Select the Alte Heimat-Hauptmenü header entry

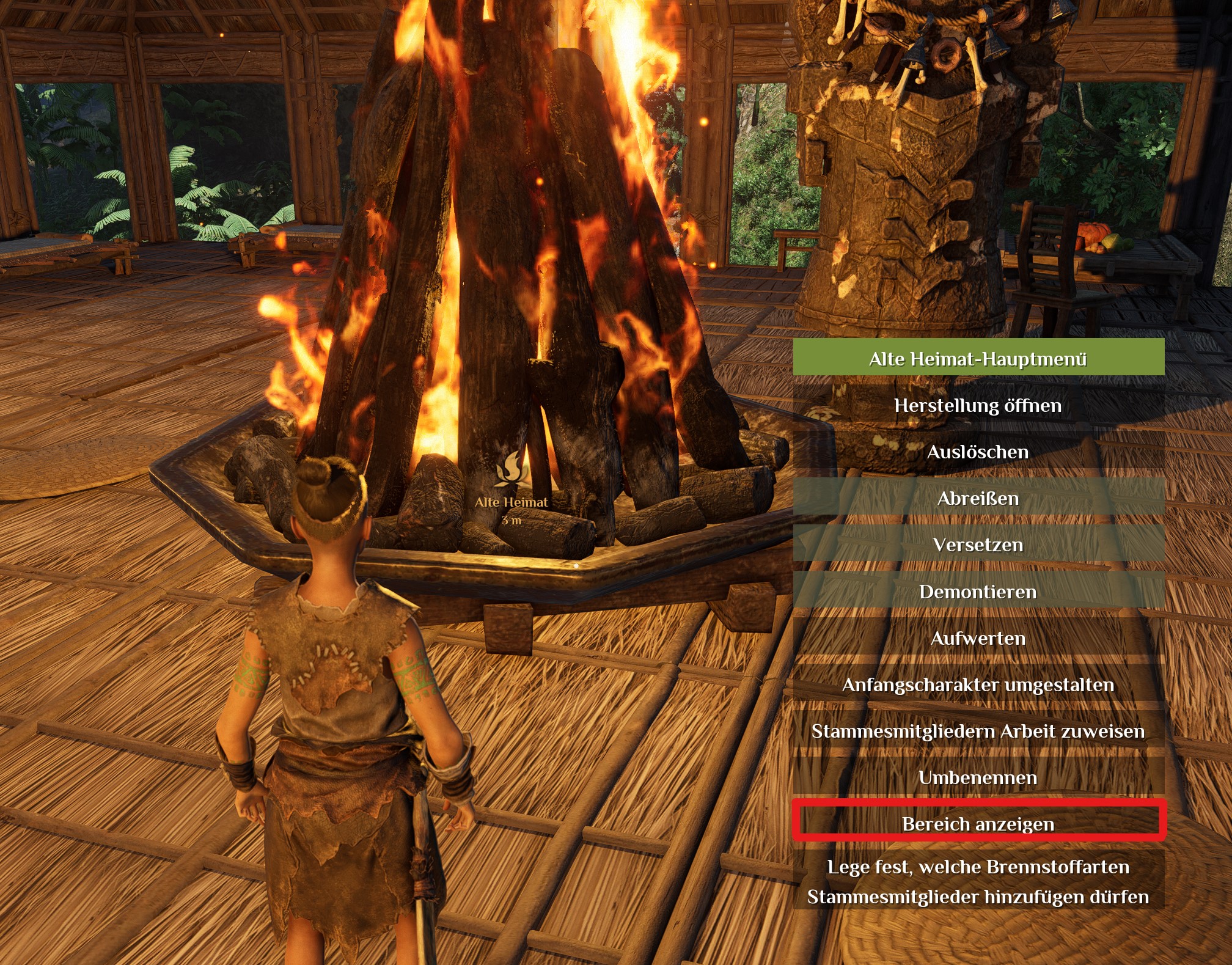[x=978, y=358]
